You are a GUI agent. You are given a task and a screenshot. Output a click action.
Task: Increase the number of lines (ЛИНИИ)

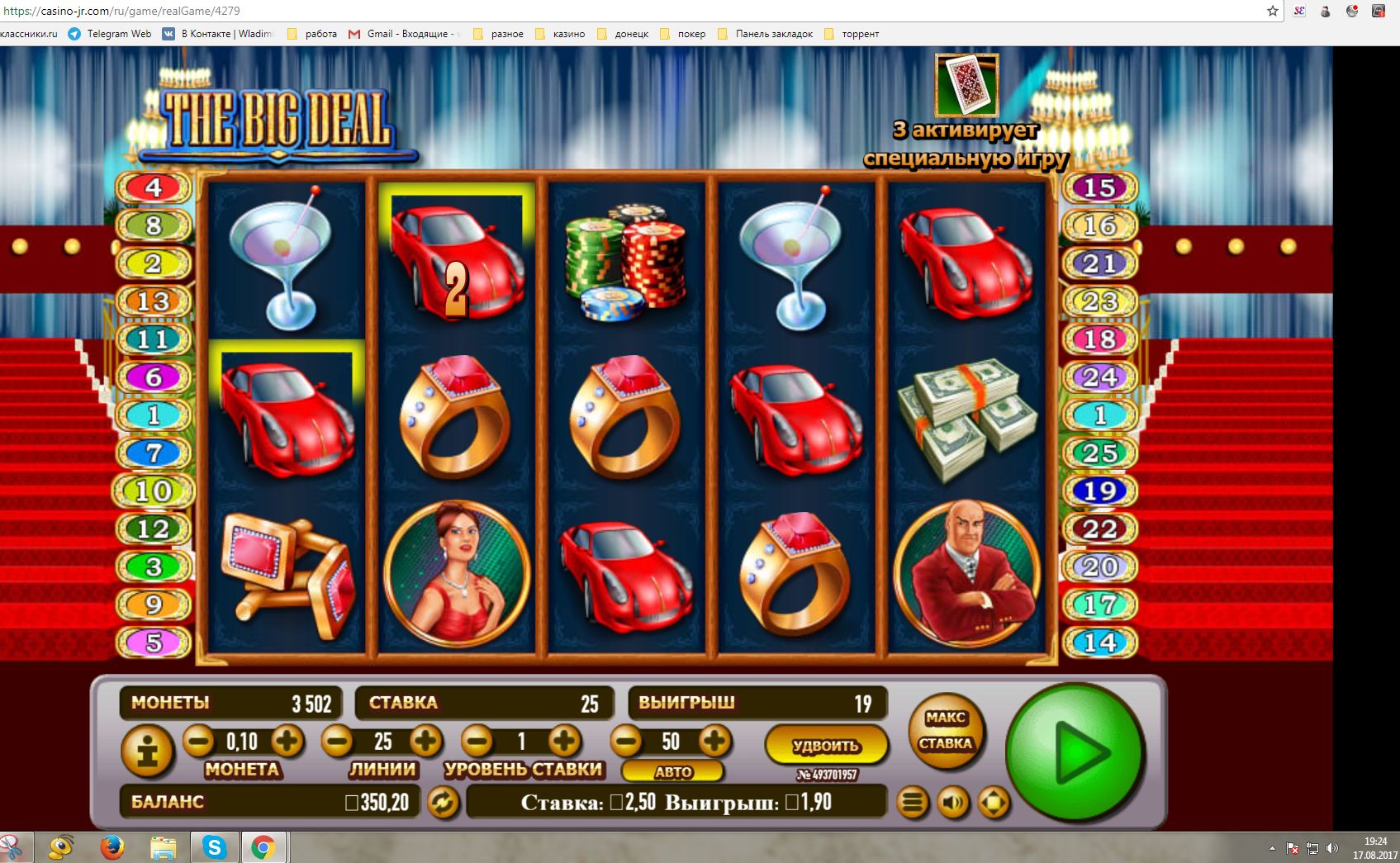point(425,741)
